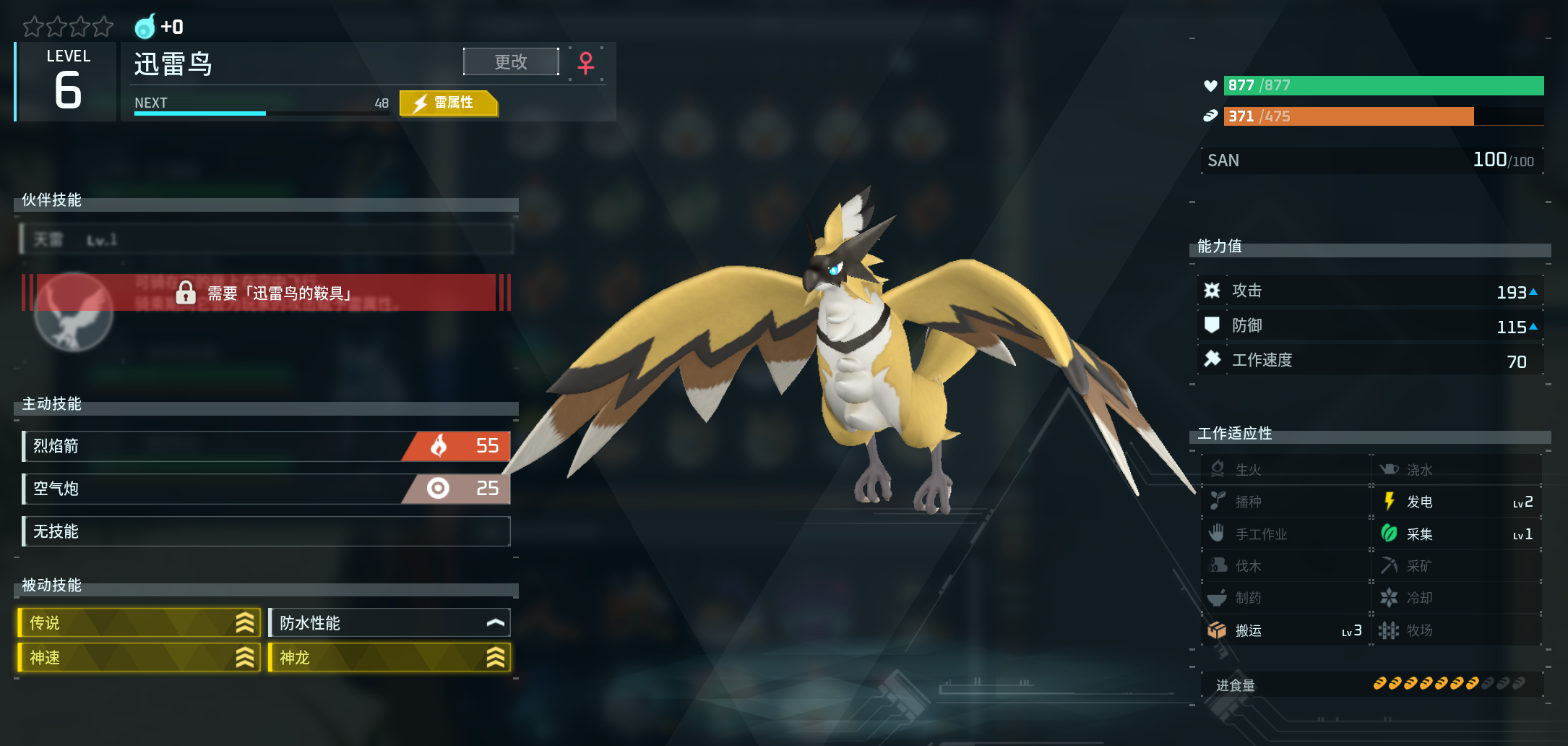Select the 神速 passive skill
Image resolution: width=1568 pixels, height=746 pixels.
pos(139,657)
